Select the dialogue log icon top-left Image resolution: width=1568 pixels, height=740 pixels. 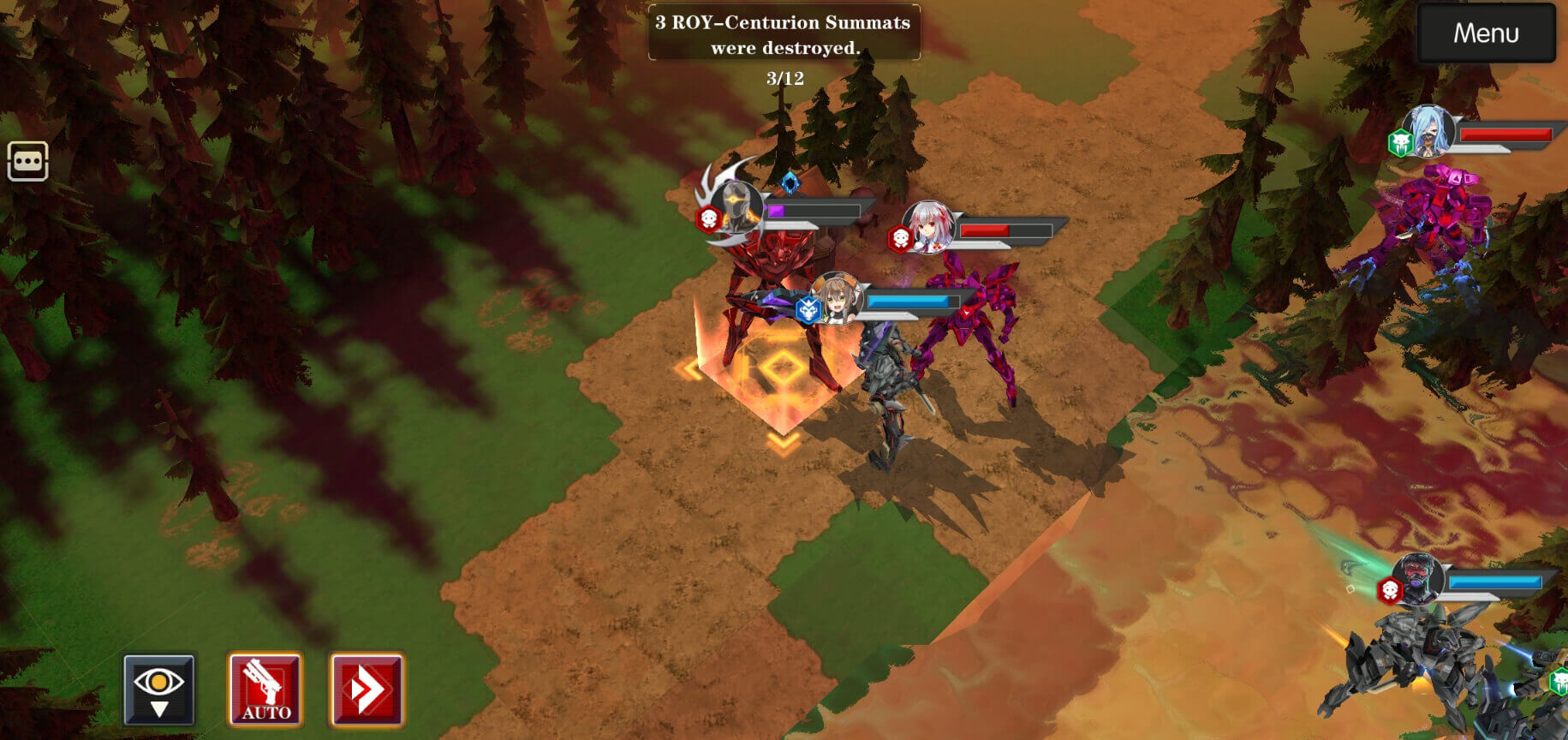pos(27,160)
